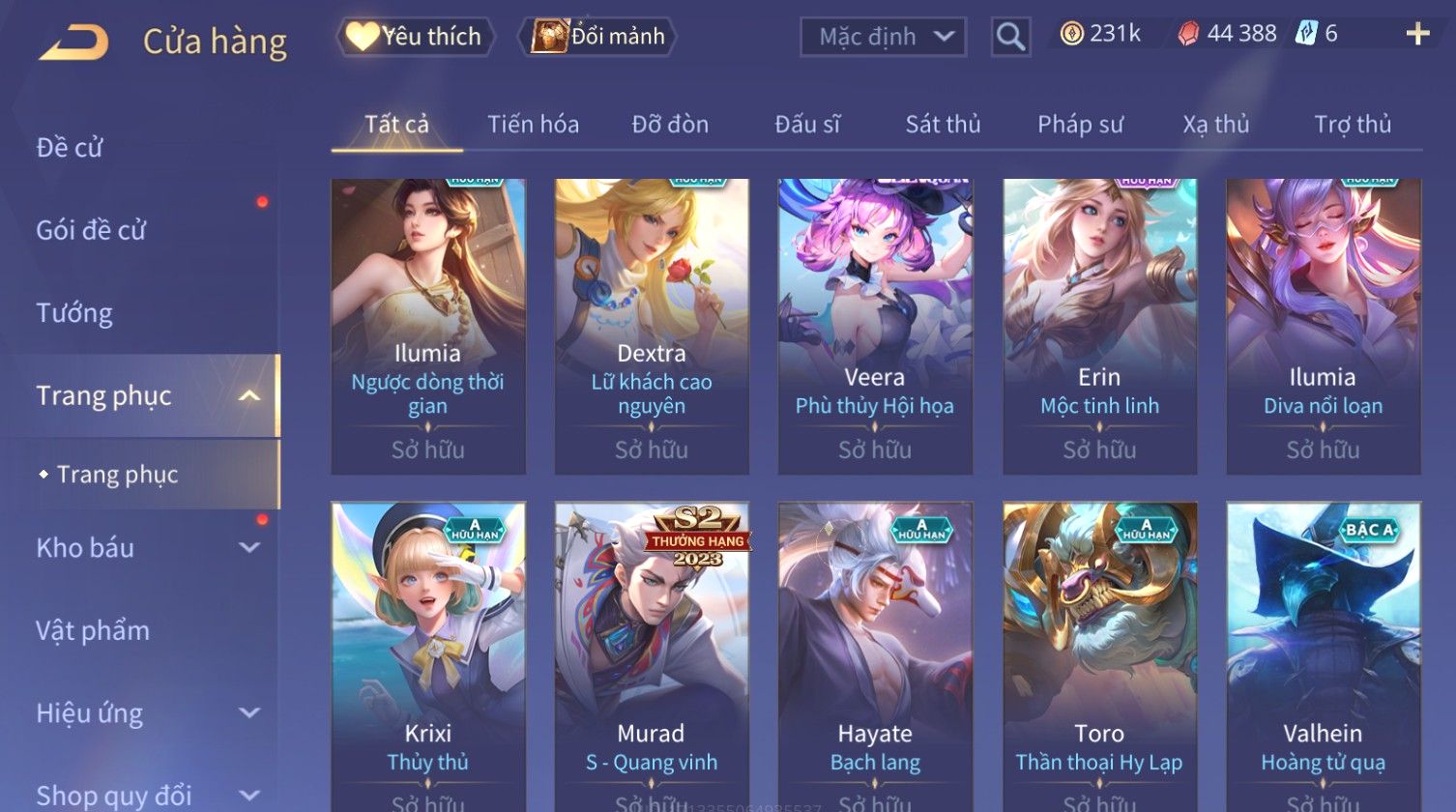The image size is (1456, 812).
Task: Switch to the Đỡ đòn tab
Action: pyautogui.click(x=670, y=125)
